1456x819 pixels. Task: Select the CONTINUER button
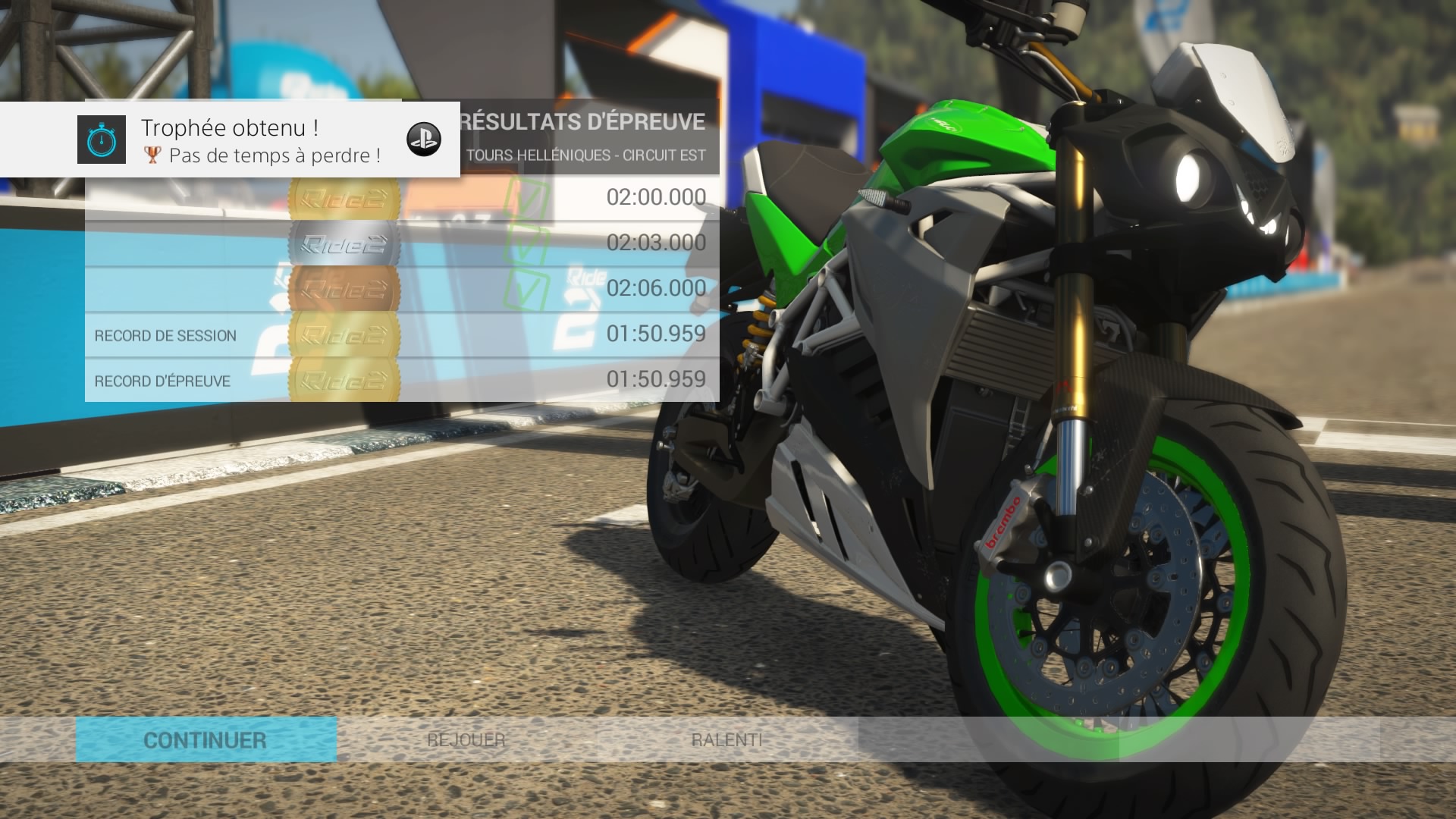[x=206, y=740]
